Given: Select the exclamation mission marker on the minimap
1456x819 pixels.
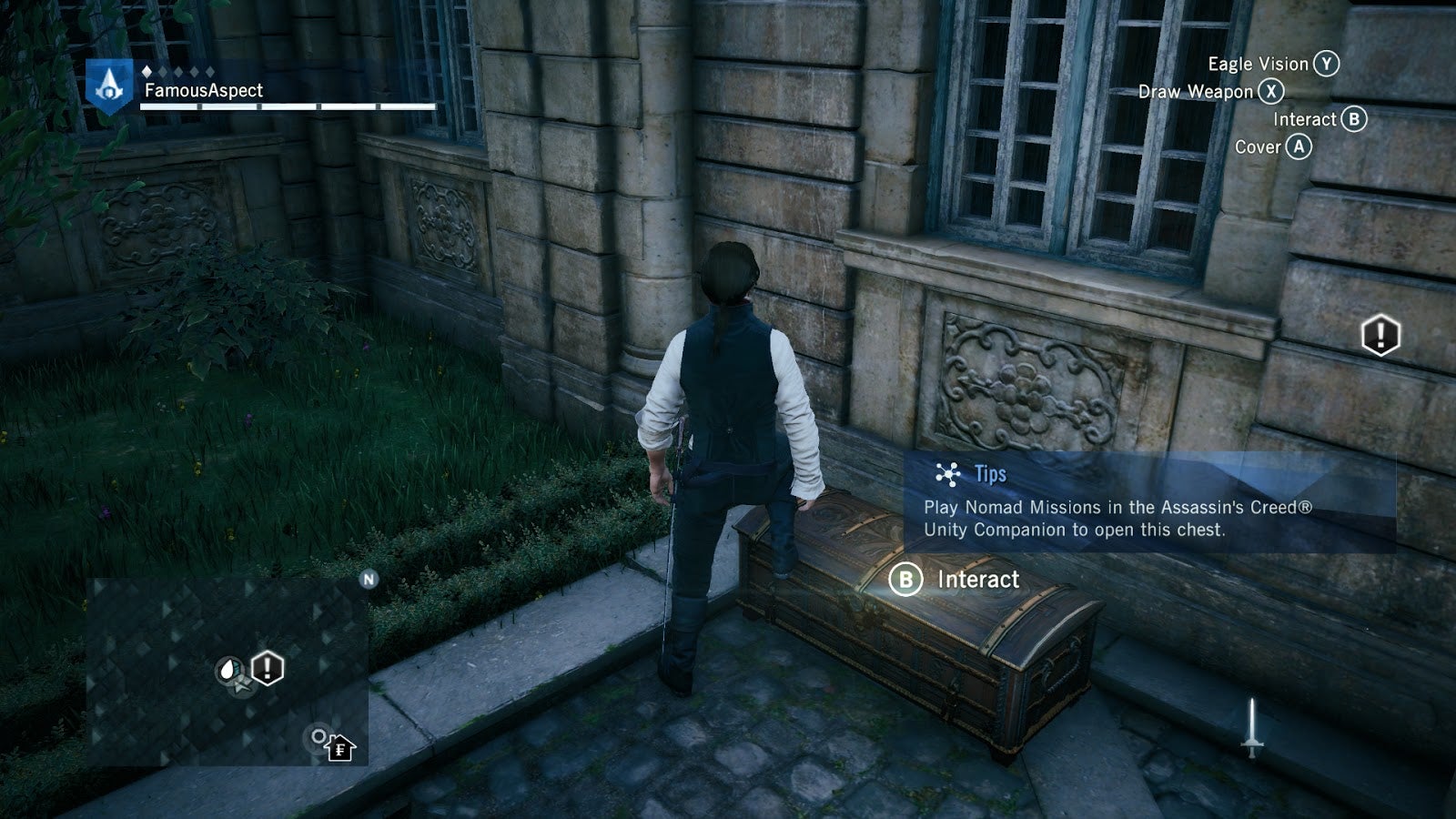Looking at the screenshot, I should 267,669.
